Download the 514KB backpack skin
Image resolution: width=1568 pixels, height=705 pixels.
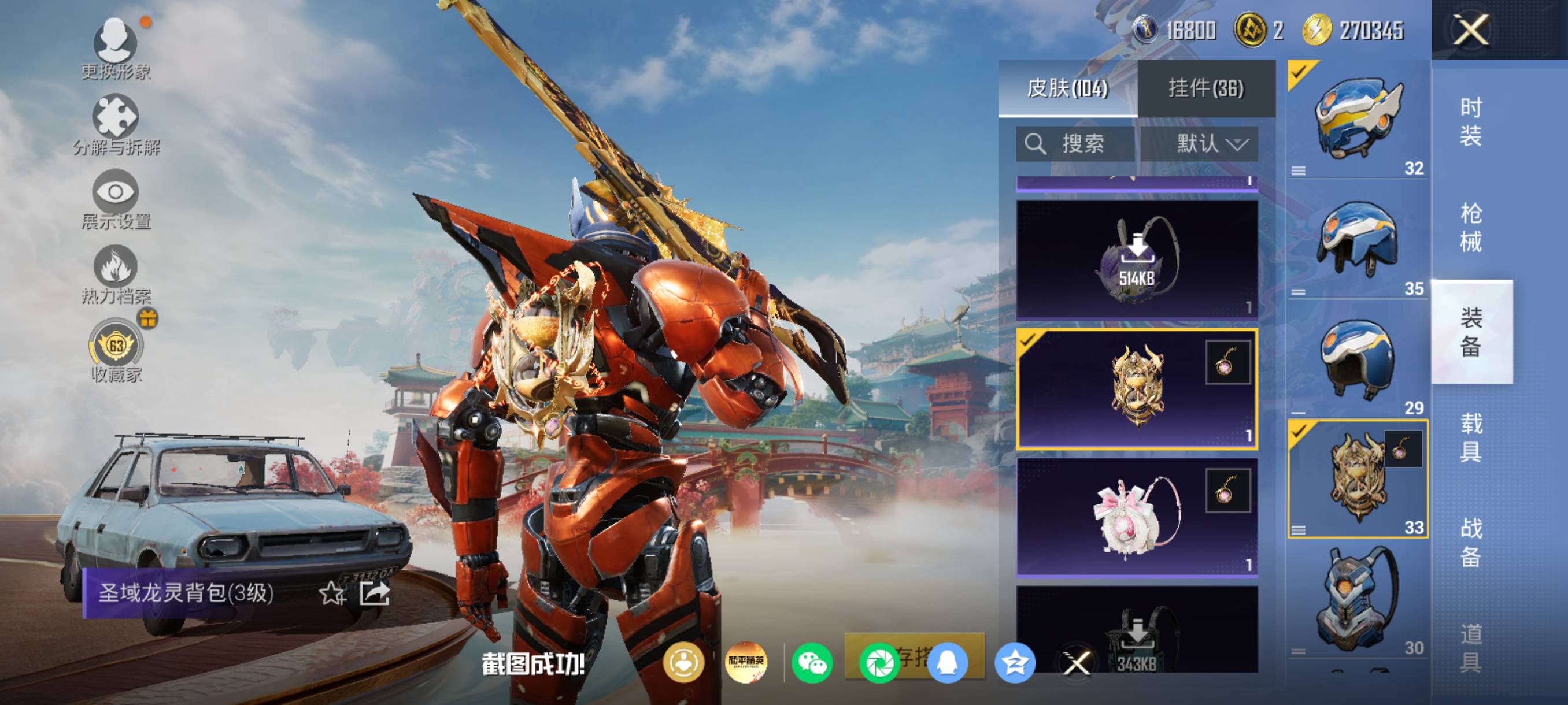(1137, 259)
